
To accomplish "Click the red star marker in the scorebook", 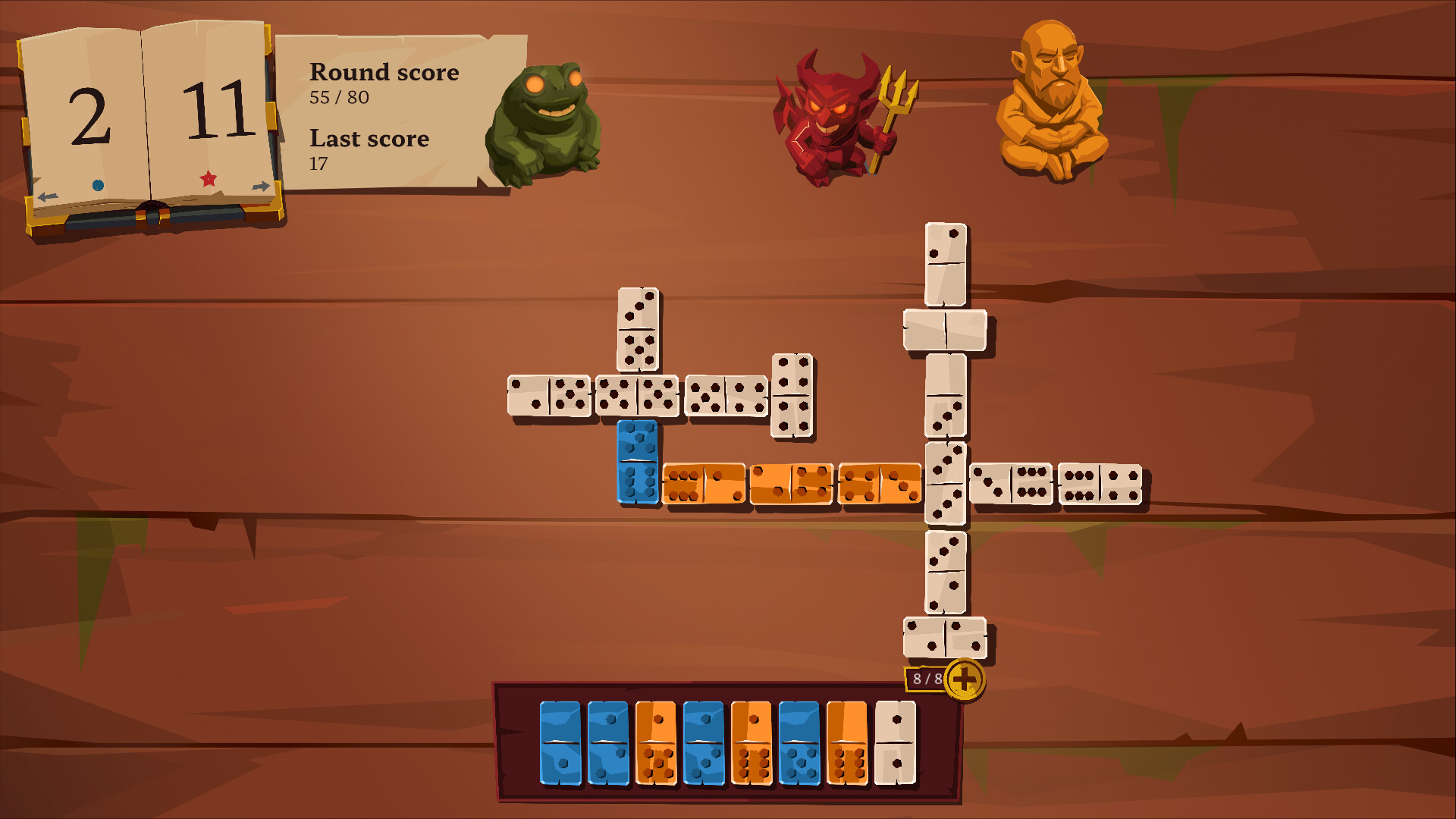I will [x=206, y=180].
